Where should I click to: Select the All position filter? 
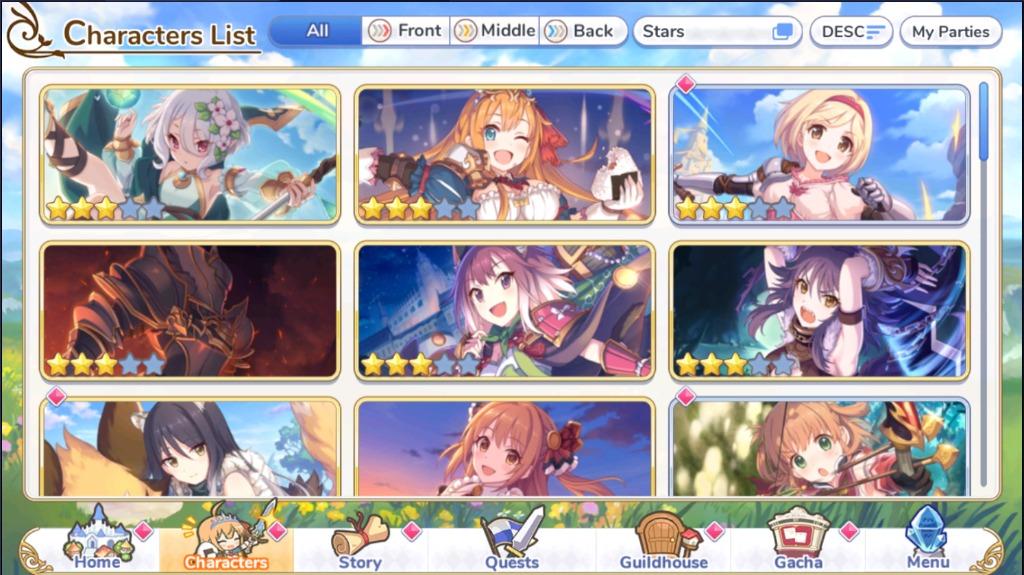click(x=317, y=31)
